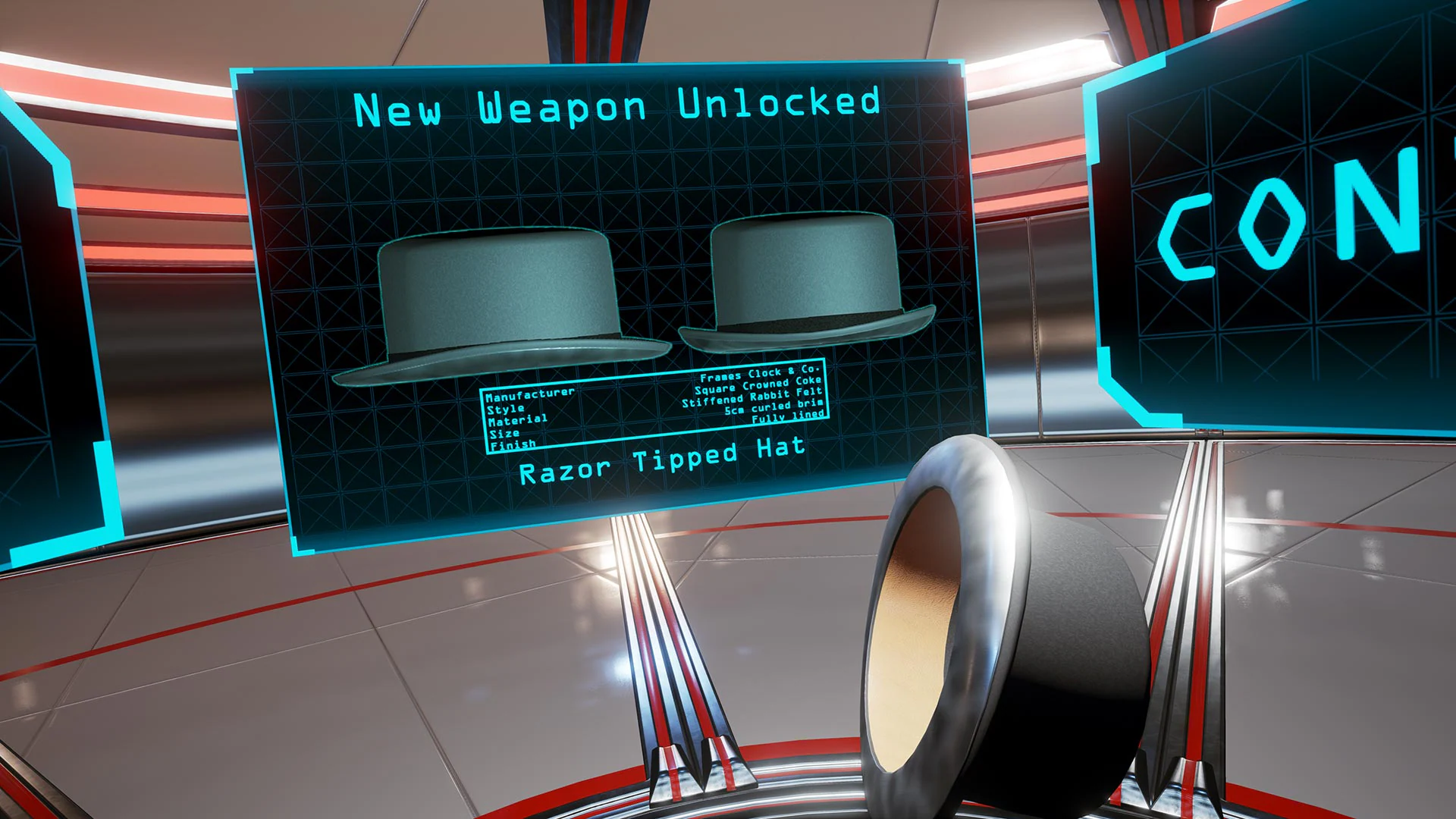Image resolution: width=1456 pixels, height=819 pixels.
Task: Click the Frames Clock & Co. manufacturer text
Action: tap(758, 373)
